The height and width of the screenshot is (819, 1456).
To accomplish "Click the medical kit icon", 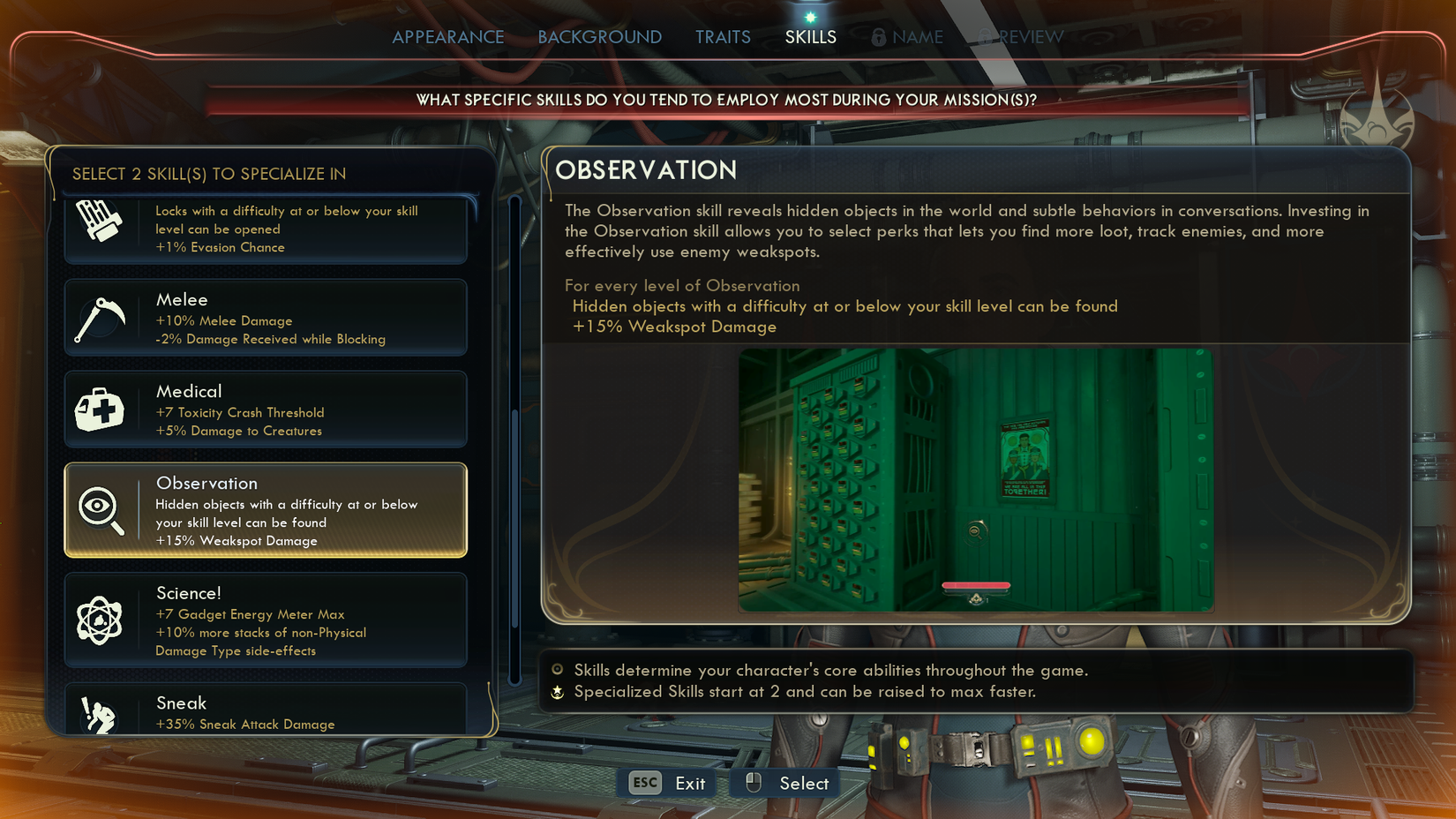I will [101, 409].
